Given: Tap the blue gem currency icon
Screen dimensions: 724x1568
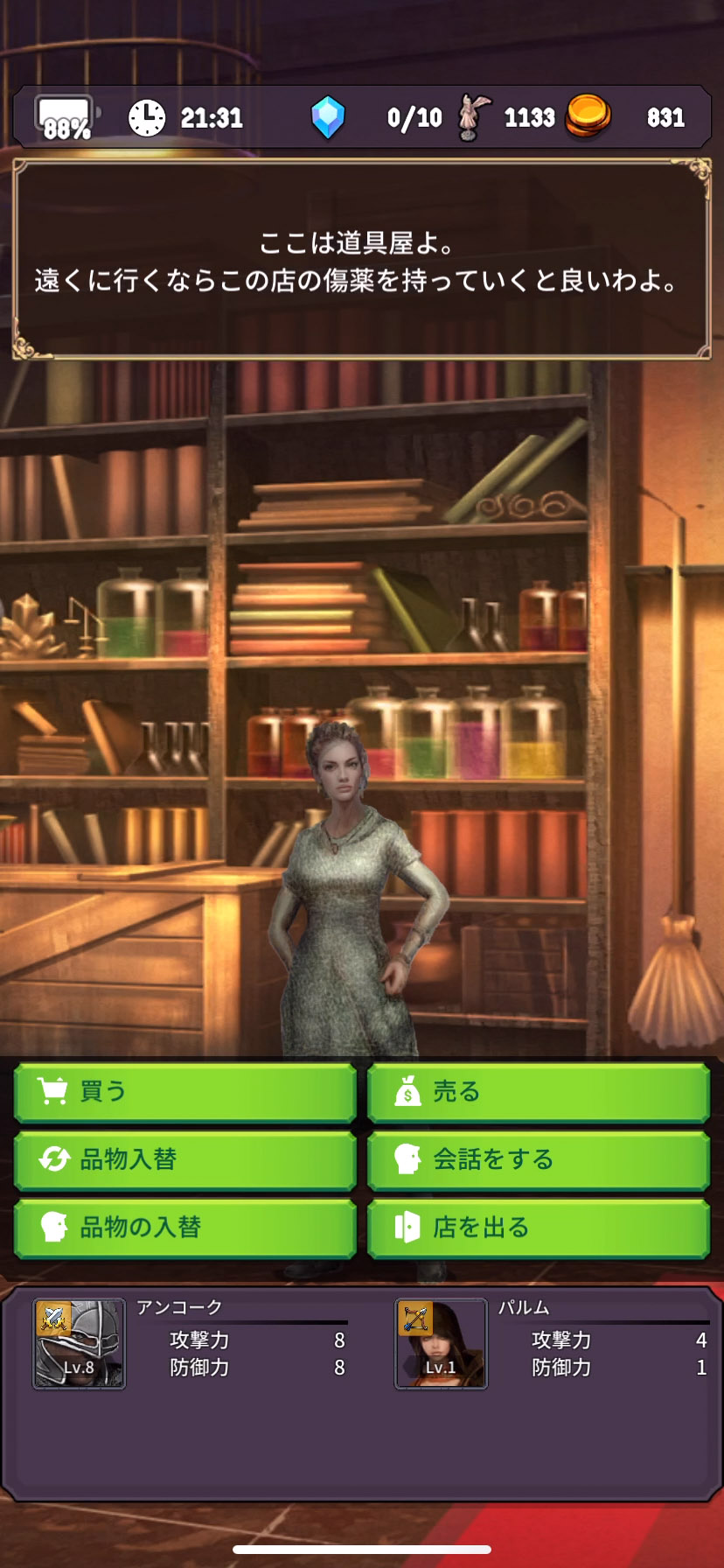Looking at the screenshot, I should (328, 117).
